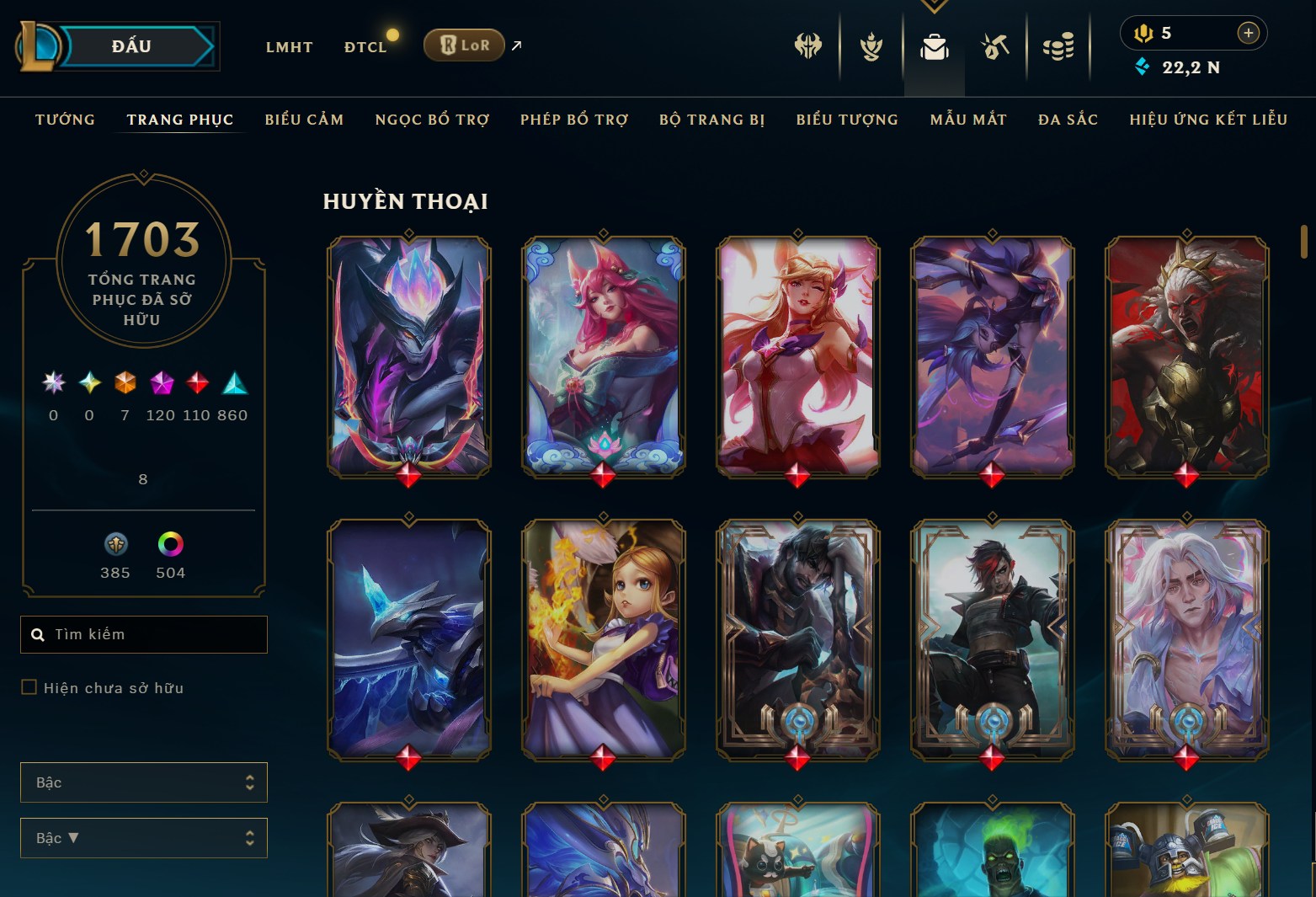Toggle the cyan triangle rarity filter
The height and width of the screenshot is (897, 1316).
click(x=234, y=385)
